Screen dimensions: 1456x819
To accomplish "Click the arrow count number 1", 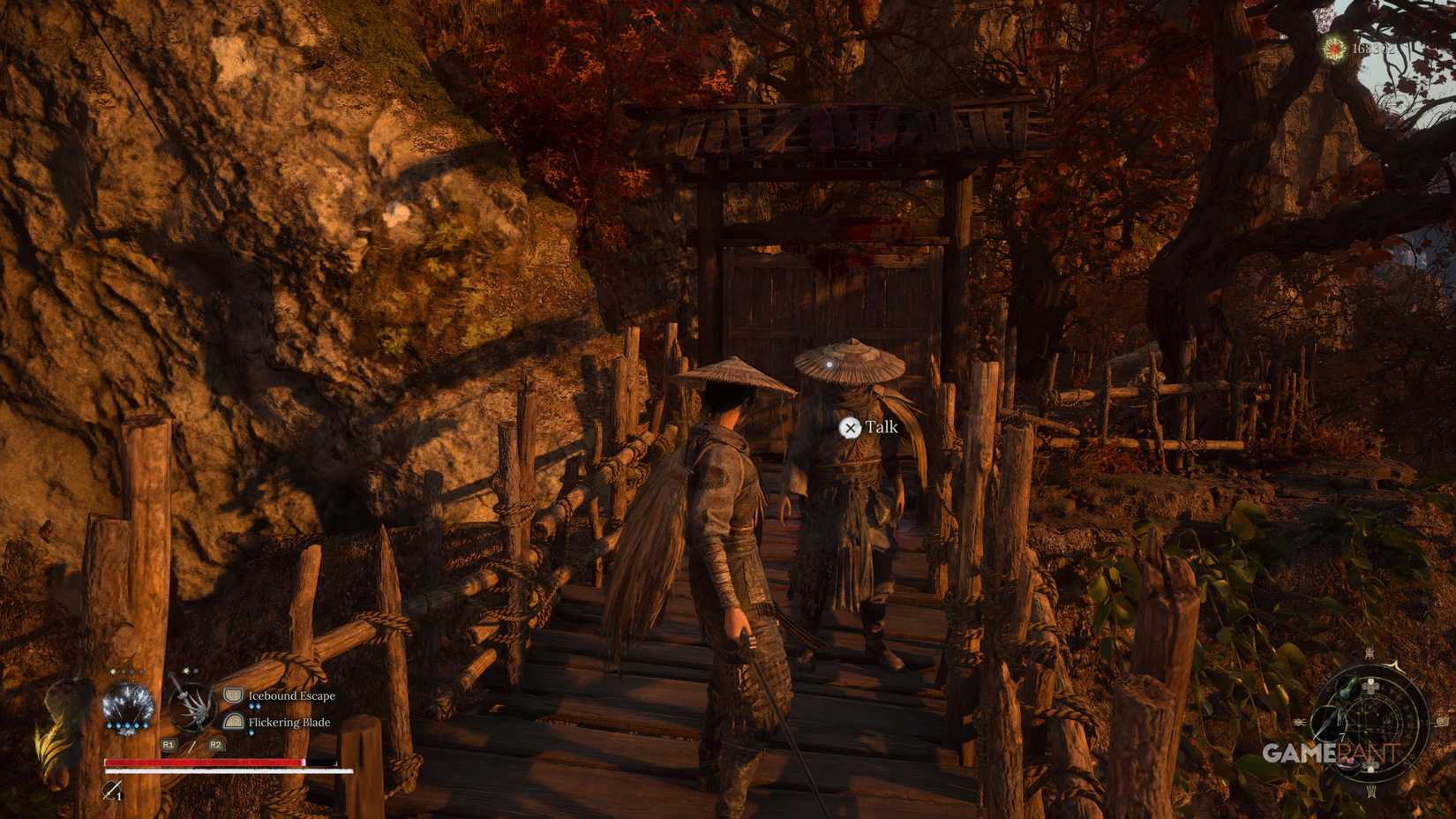I will pos(120,795).
